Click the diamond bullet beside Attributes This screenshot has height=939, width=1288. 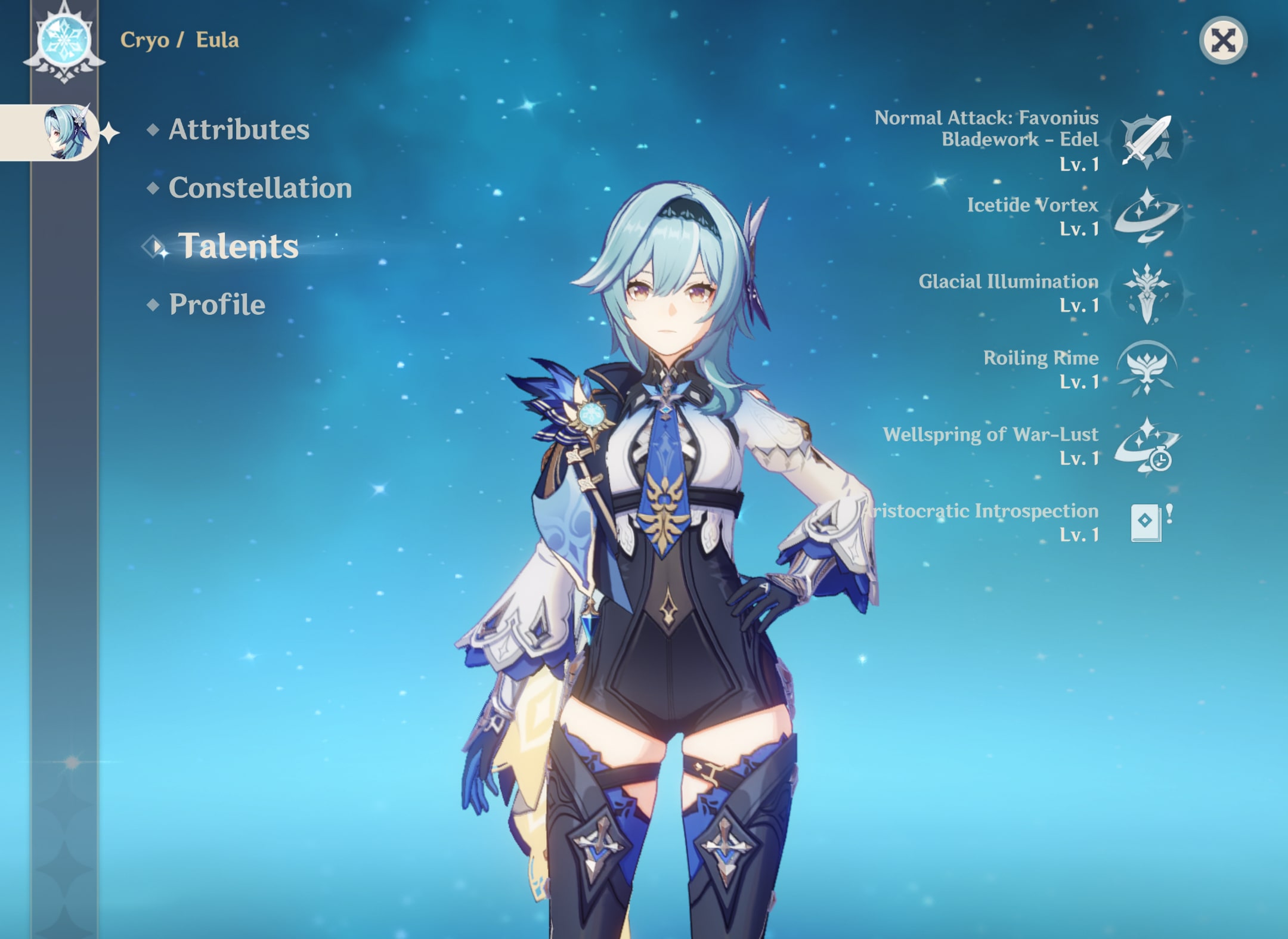tap(154, 130)
